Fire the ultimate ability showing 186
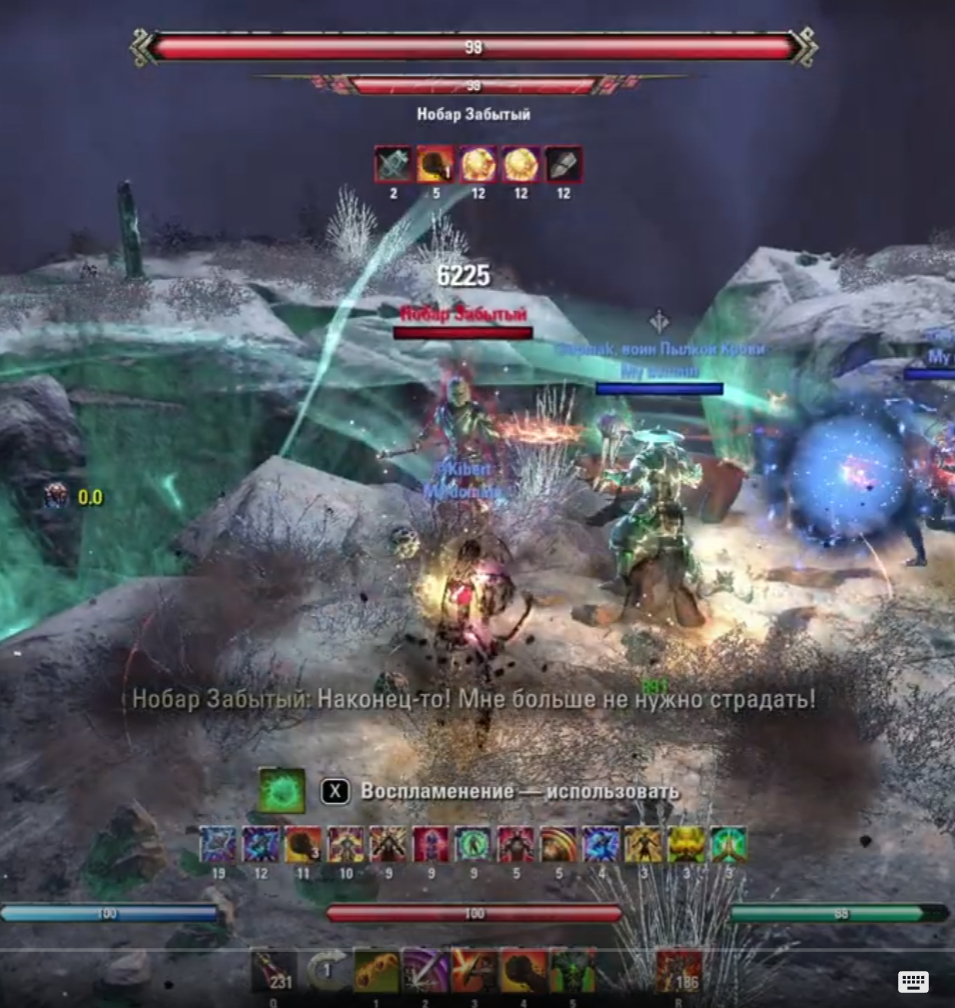This screenshot has width=955, height=1008. [x=679, y=971]
